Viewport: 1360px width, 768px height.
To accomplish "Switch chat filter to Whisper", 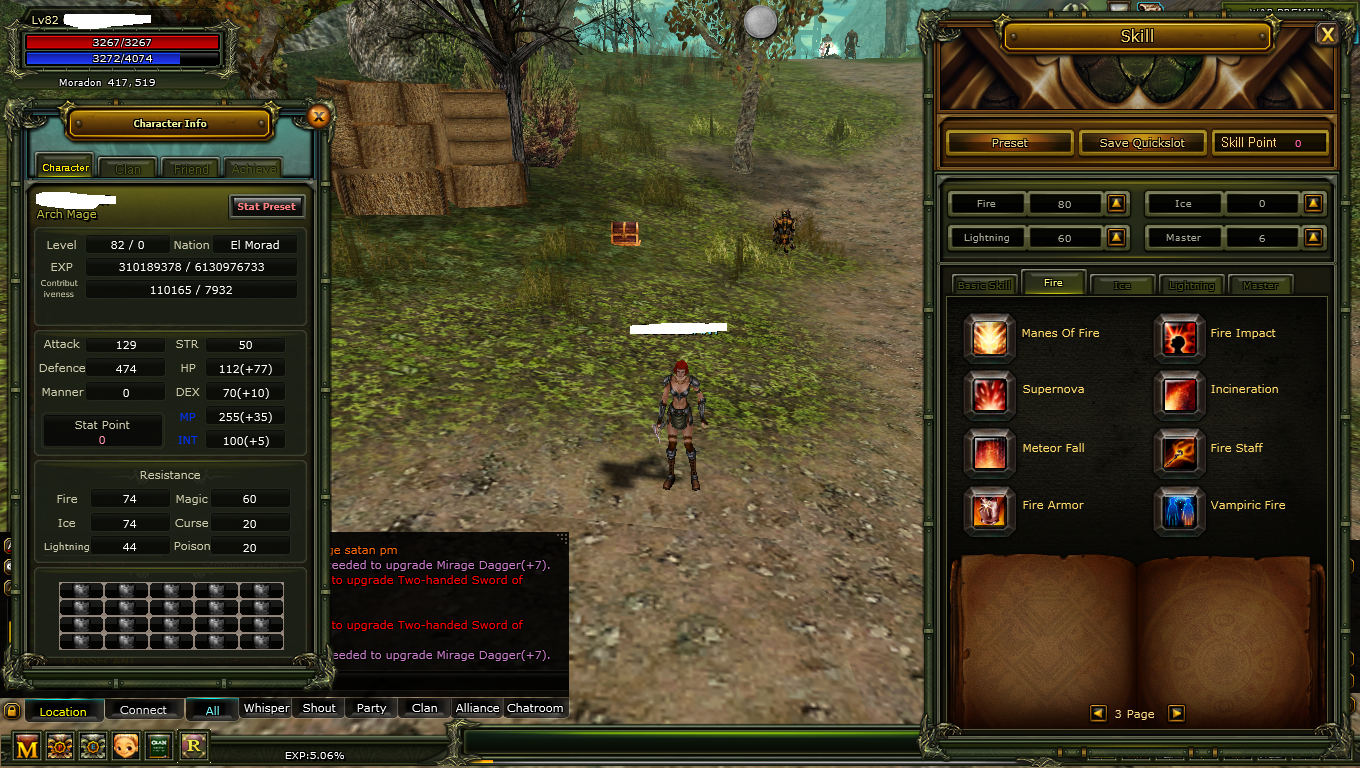I will coord(265,708).
